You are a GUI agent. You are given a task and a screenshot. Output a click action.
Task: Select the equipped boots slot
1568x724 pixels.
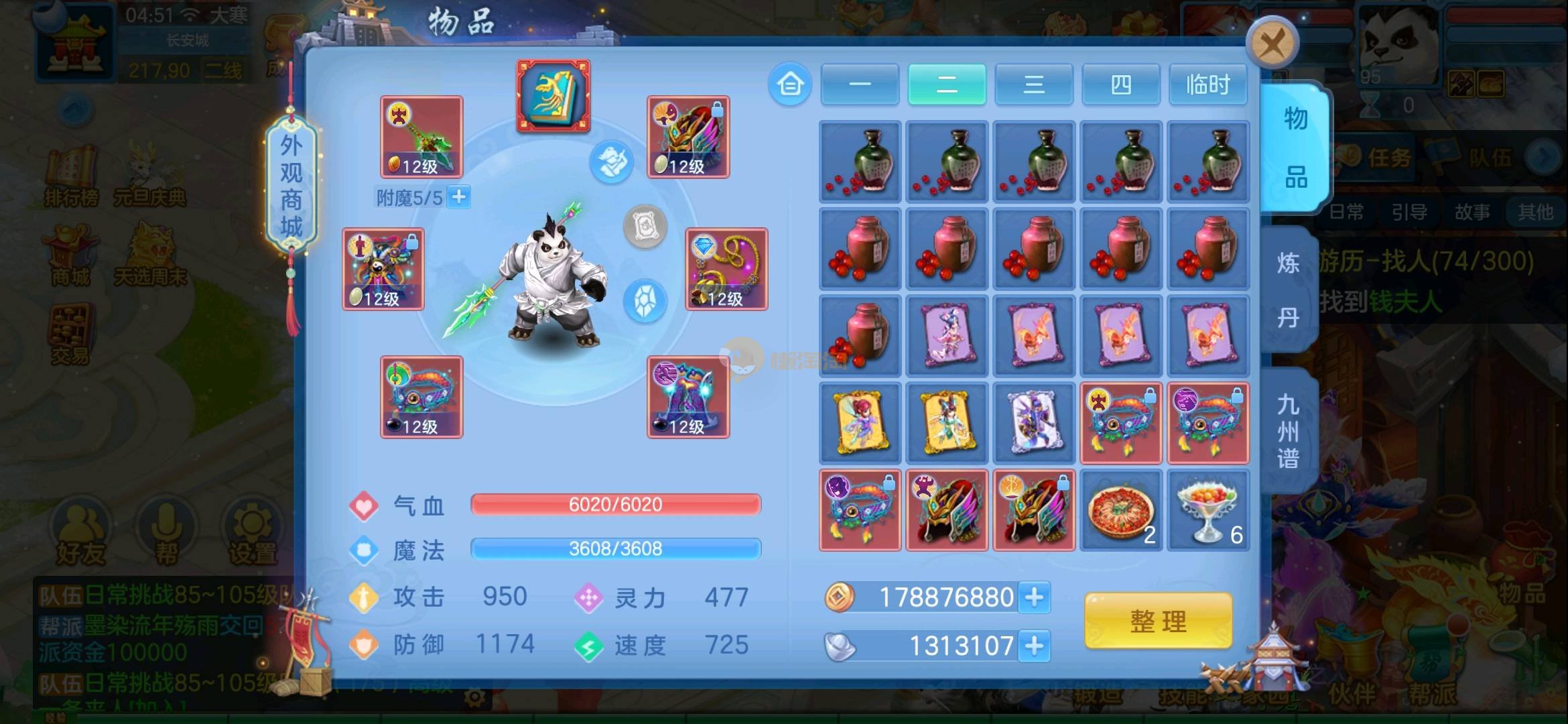point(688,397)
